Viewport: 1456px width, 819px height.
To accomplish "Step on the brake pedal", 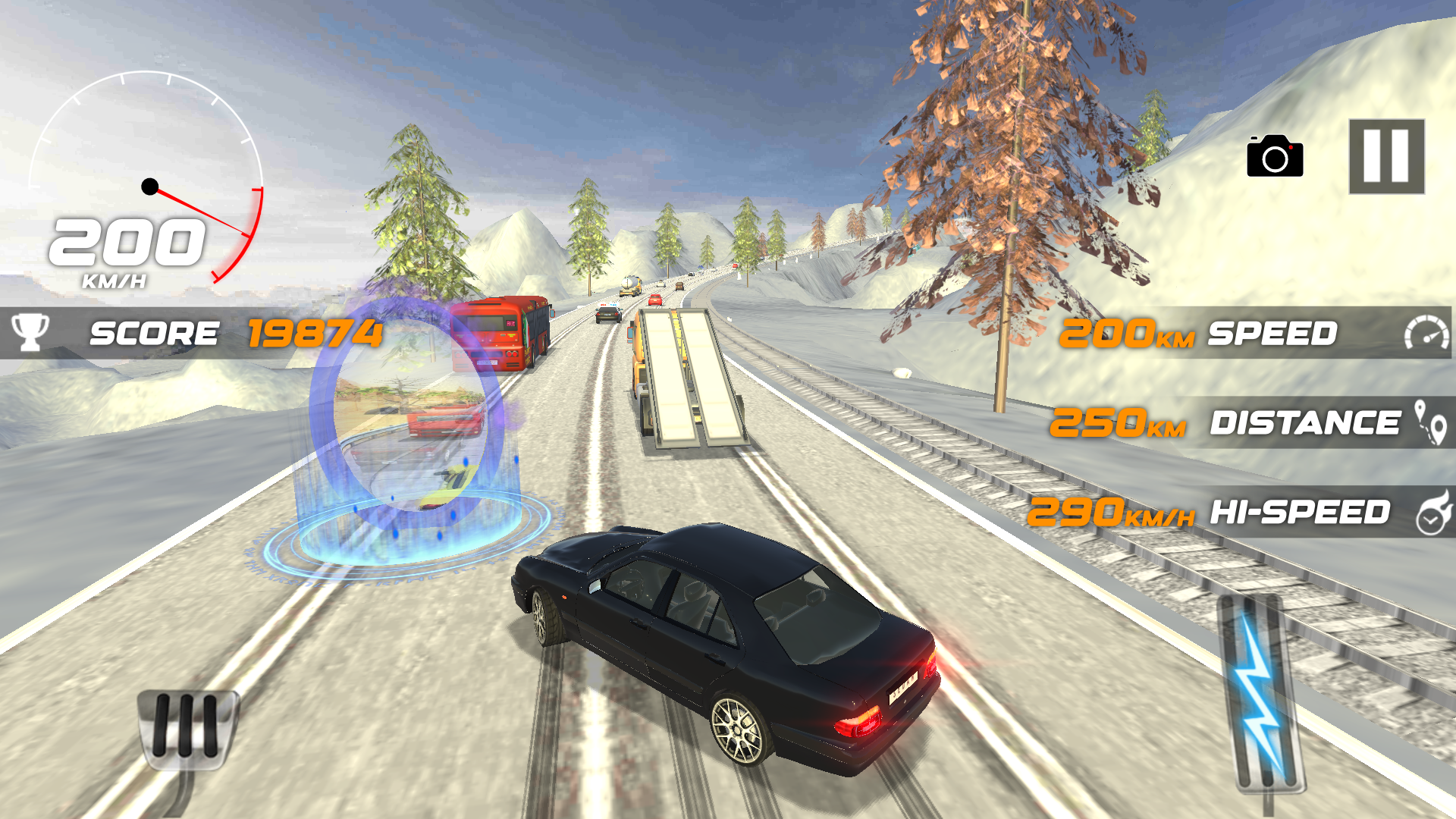I will tap(187, 728).
